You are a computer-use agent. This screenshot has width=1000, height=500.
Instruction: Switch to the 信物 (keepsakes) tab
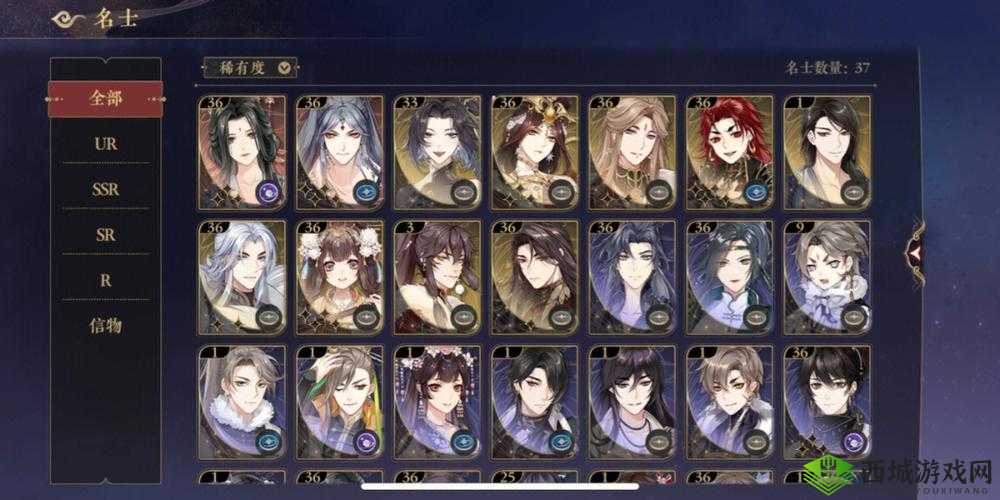coord(105,325)
